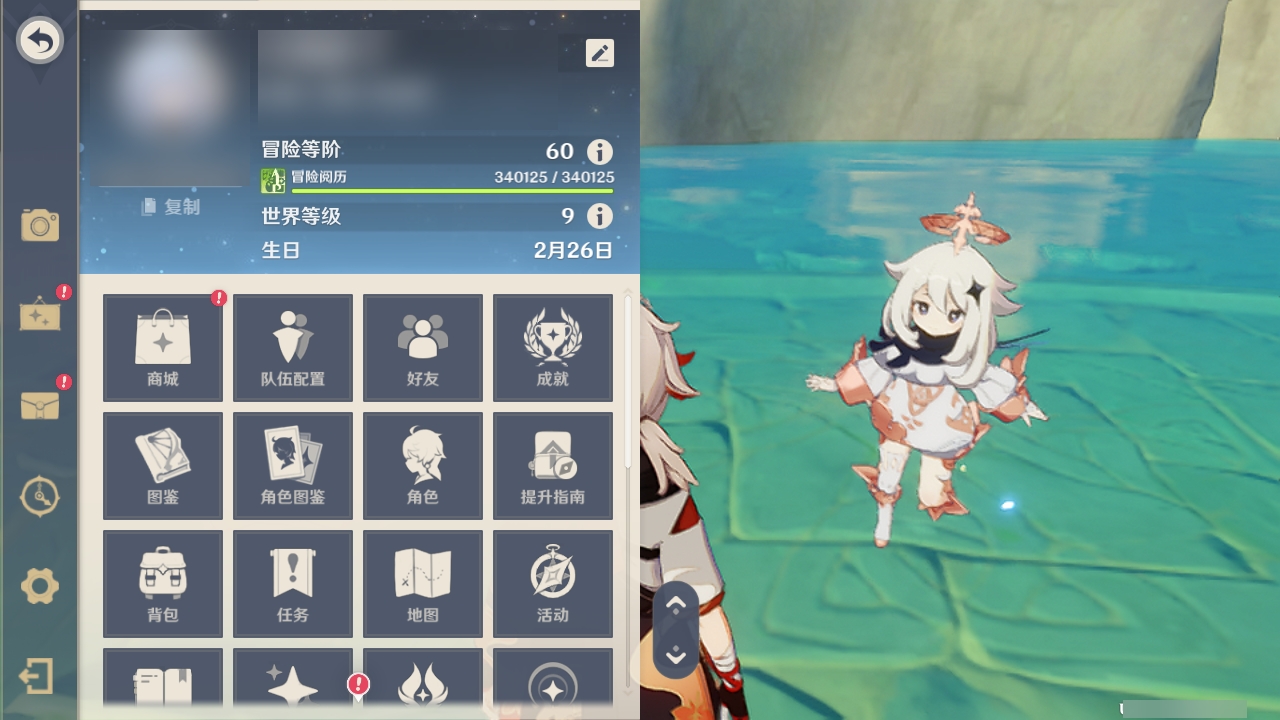
Task: View Achievements (成就)
Action: click(x=553, y=347)
